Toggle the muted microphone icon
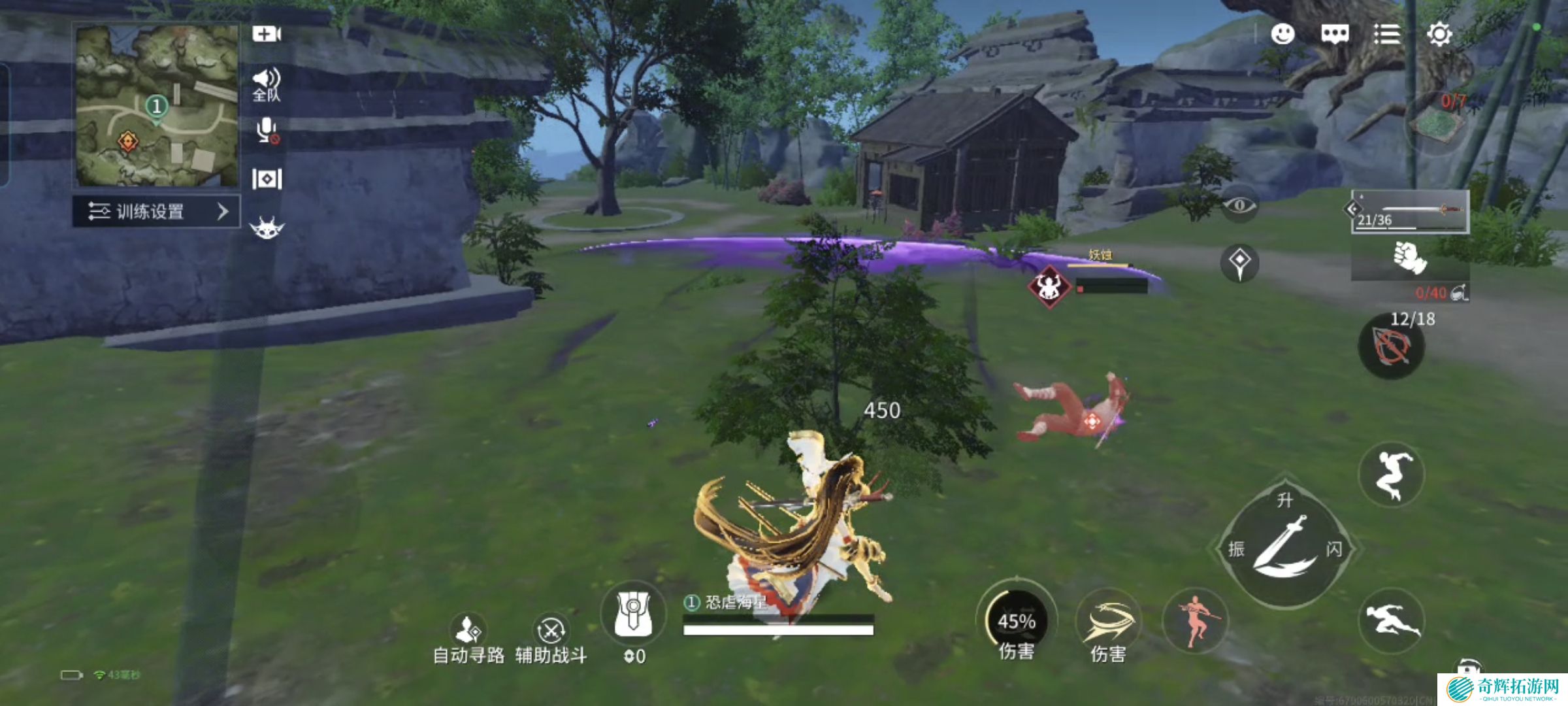The height and width of the screenshot is (706, 1568). (267, 131)
